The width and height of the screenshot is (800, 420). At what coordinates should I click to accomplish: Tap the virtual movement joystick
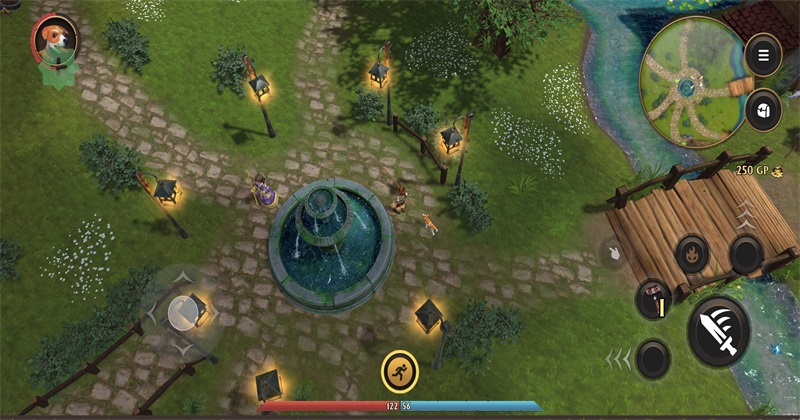pos(183,314)
